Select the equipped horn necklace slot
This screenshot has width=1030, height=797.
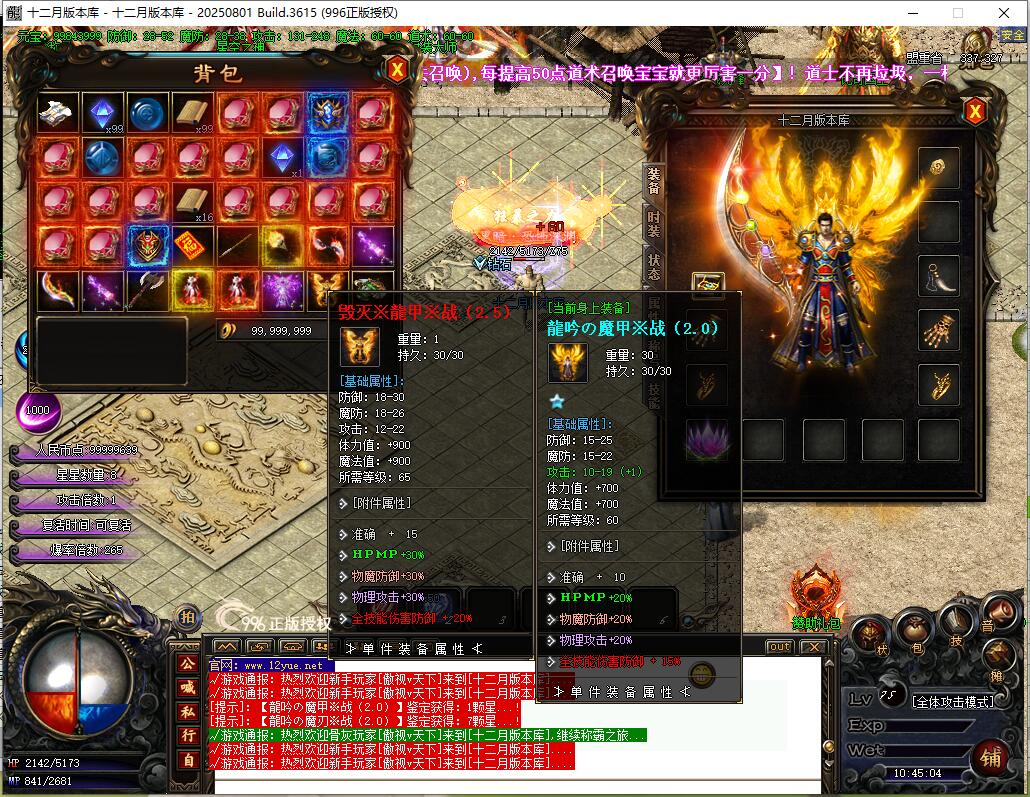click(939, 275)
